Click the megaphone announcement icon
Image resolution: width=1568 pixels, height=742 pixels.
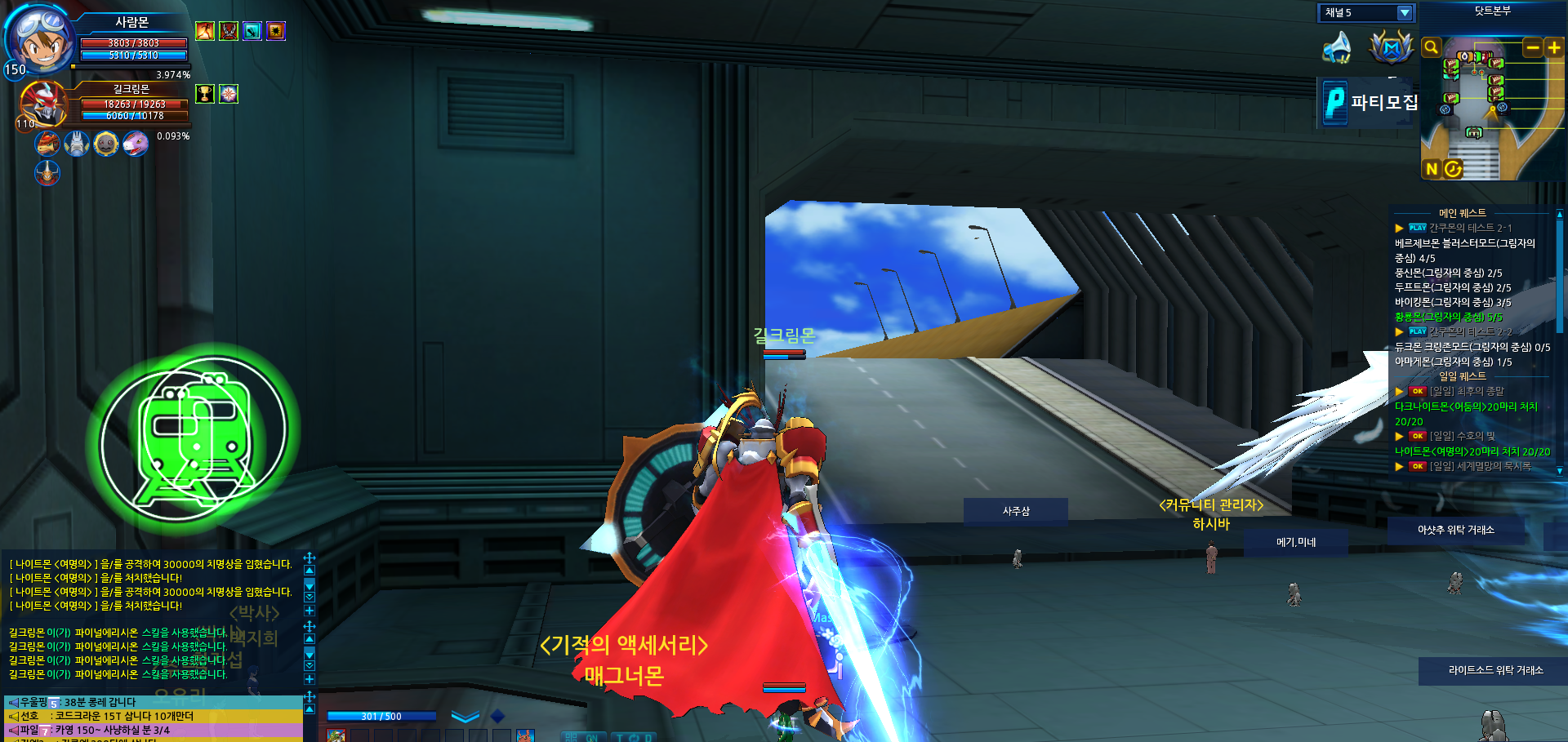point(1338,47)
